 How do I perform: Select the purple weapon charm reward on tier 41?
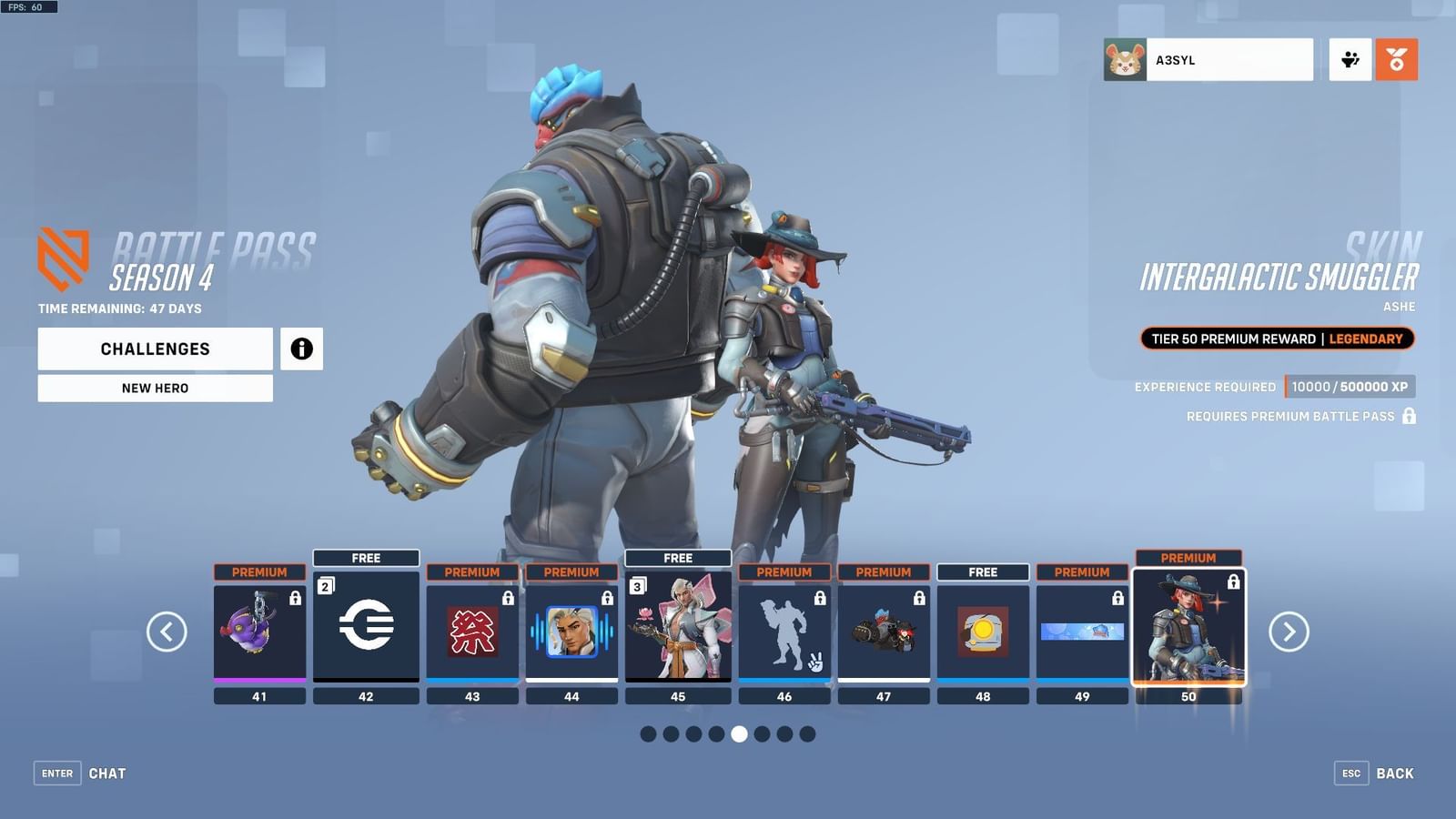coord(259,632)
